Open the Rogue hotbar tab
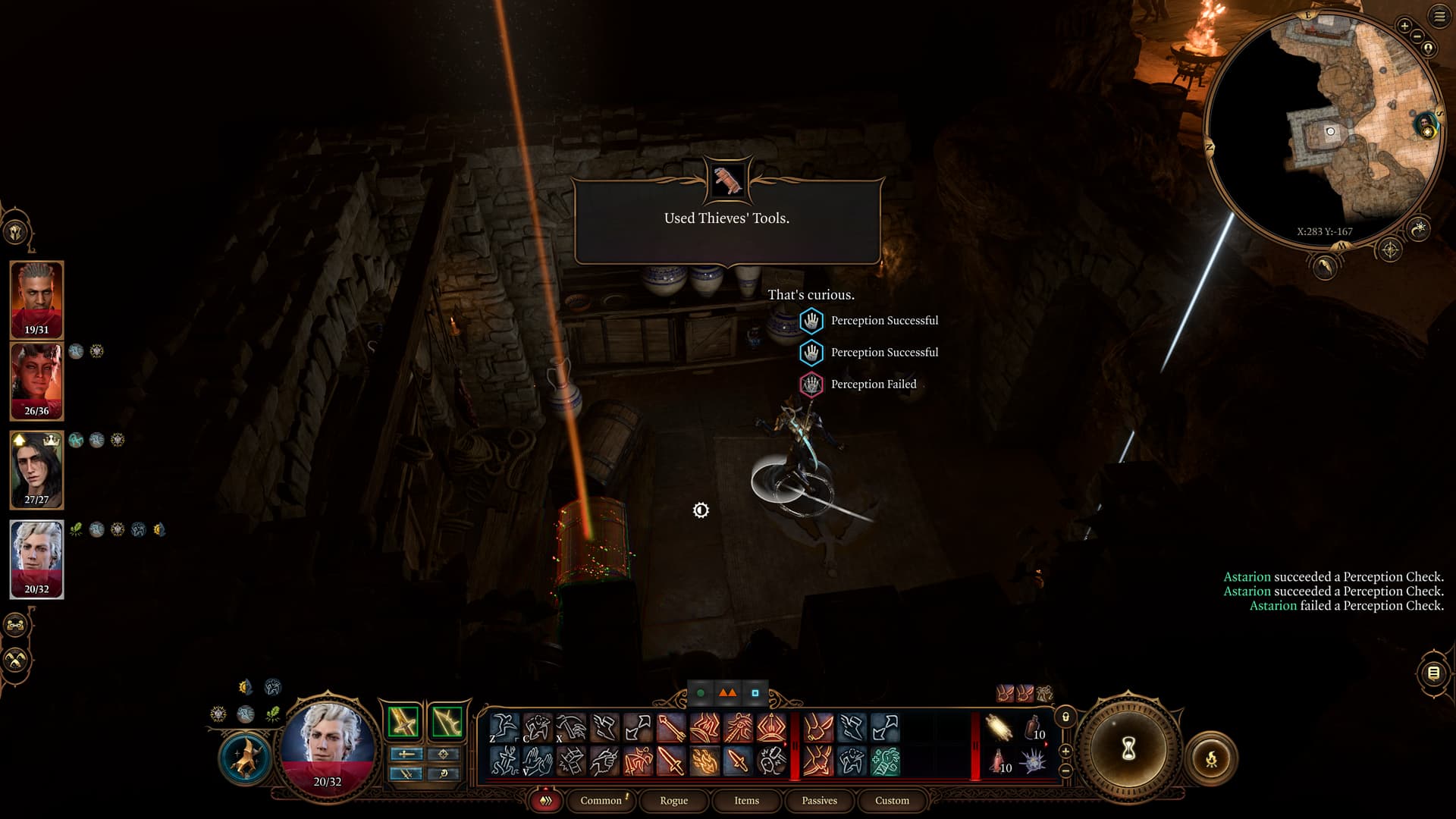Viewport: 1456px width, 819px height. tap(673, 800)
